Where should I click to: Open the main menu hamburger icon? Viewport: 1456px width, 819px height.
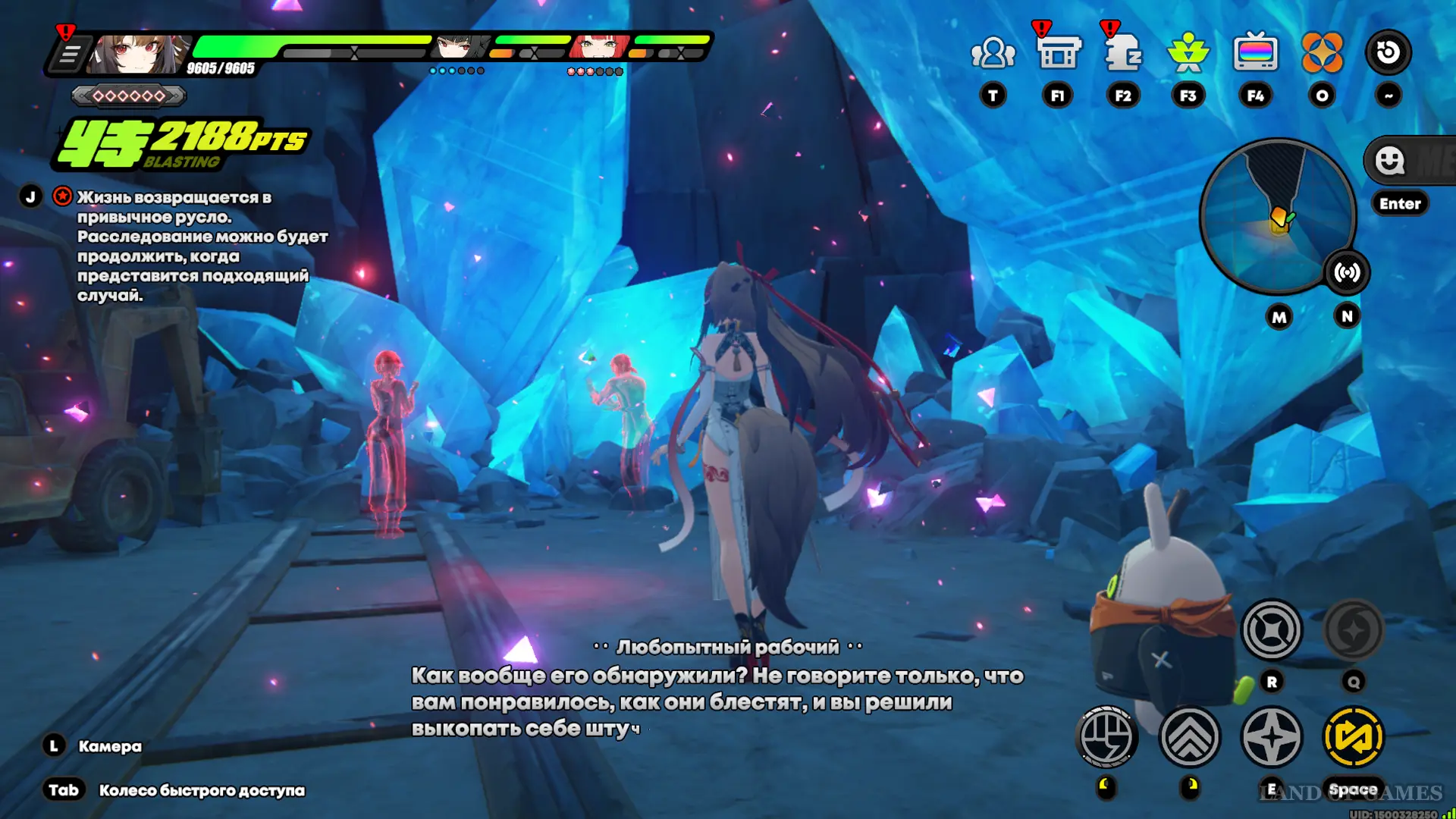[69, 55]
